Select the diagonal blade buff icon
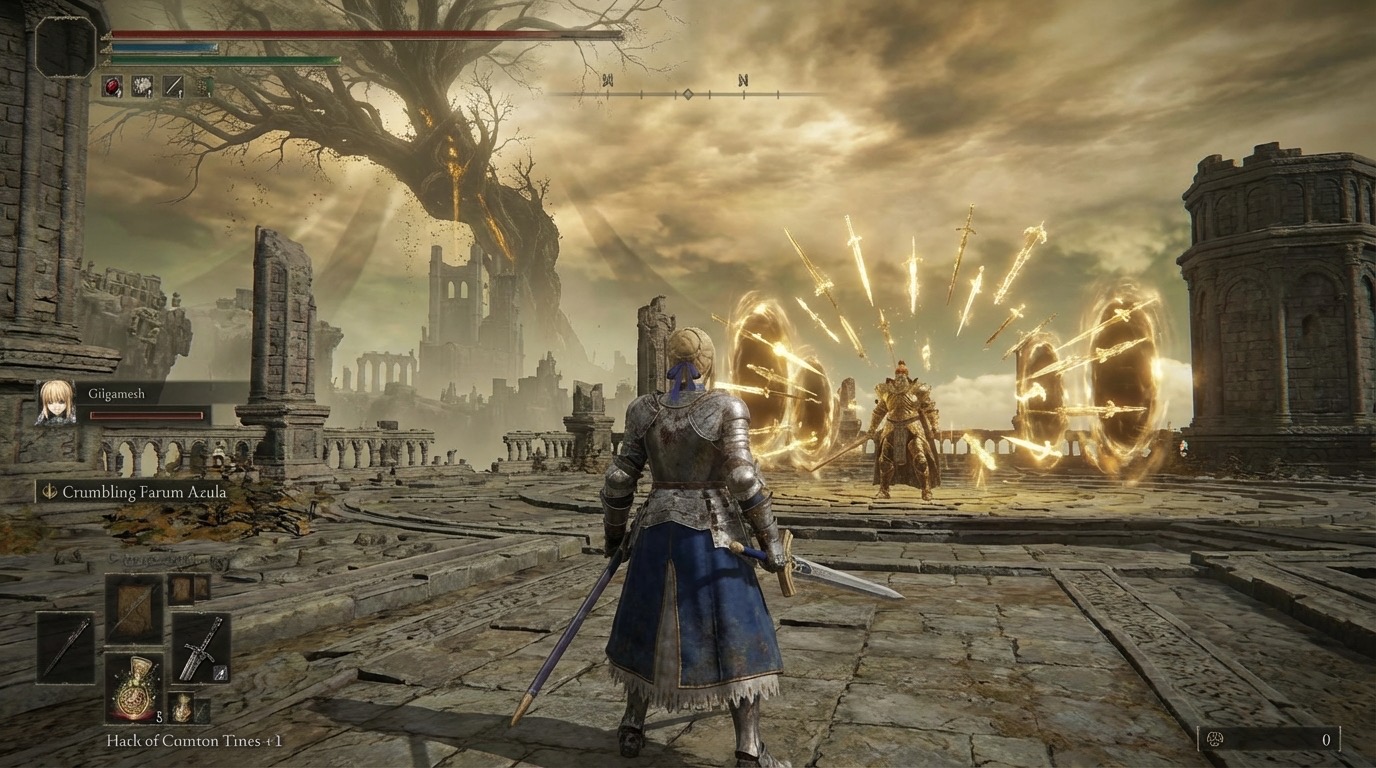The height and width of the screenshot is (768, 1376). [172, 87]
